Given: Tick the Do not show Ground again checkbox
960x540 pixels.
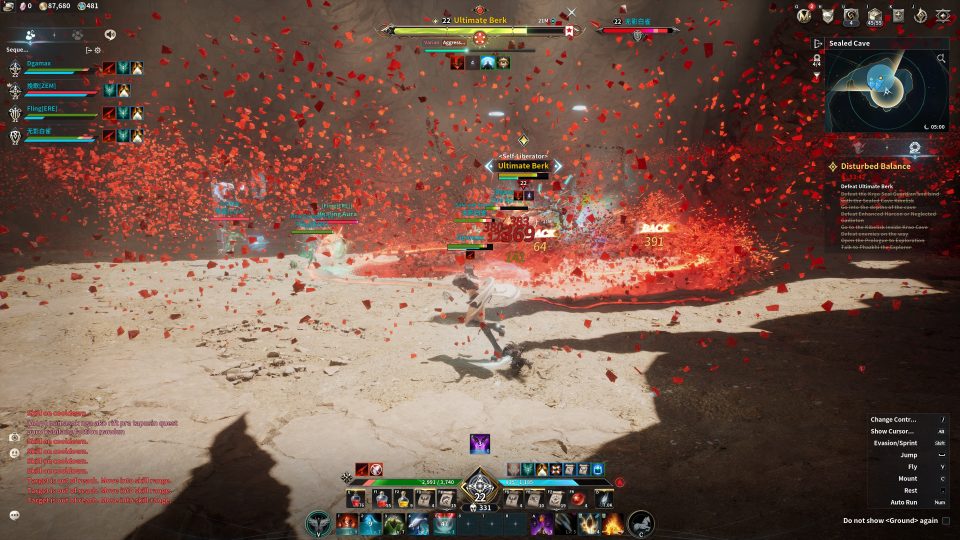Looking at the screenshot, I should coord(946,520).
